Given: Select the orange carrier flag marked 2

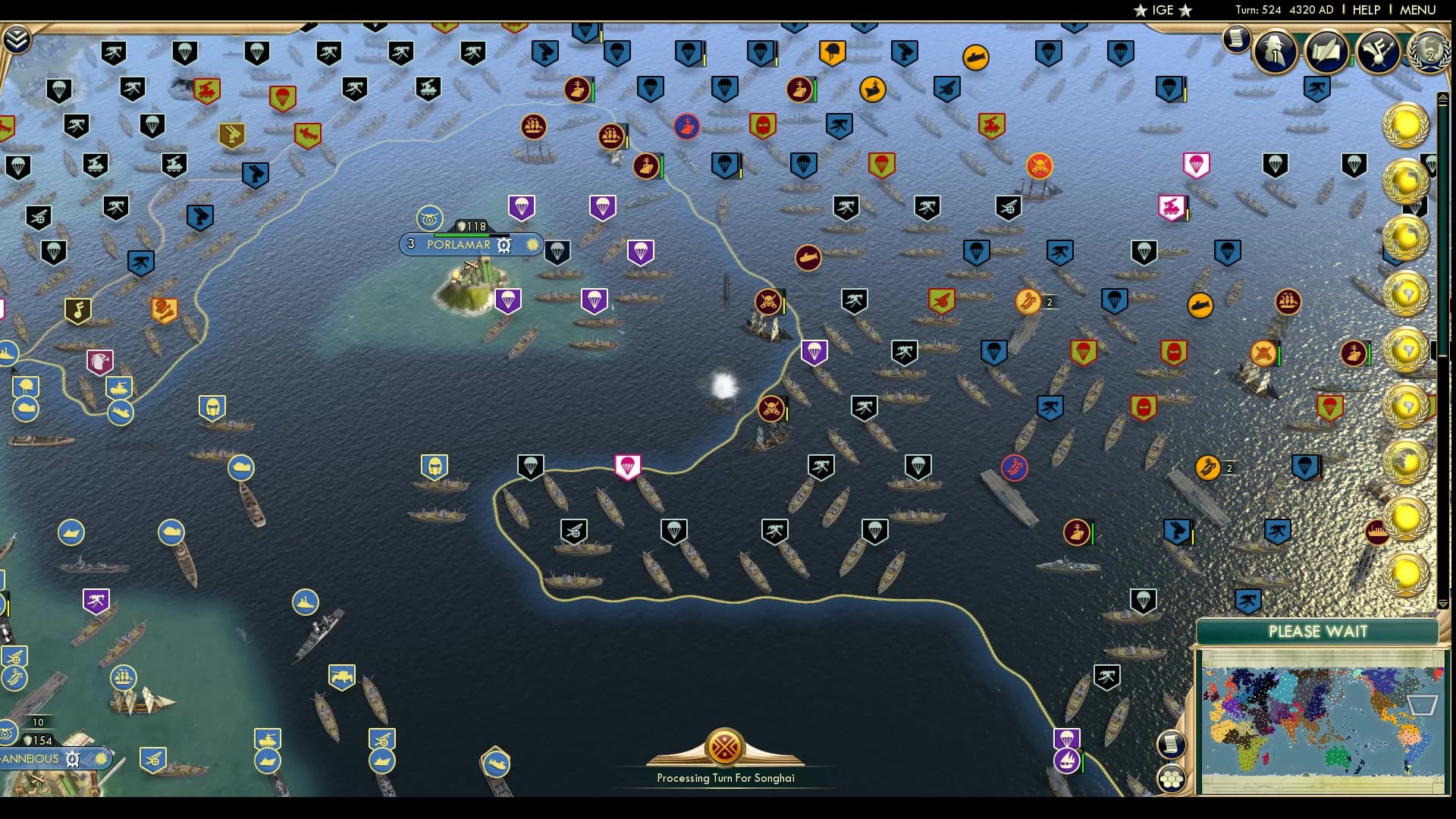Looking at the screenshot, I should 1029,301.
